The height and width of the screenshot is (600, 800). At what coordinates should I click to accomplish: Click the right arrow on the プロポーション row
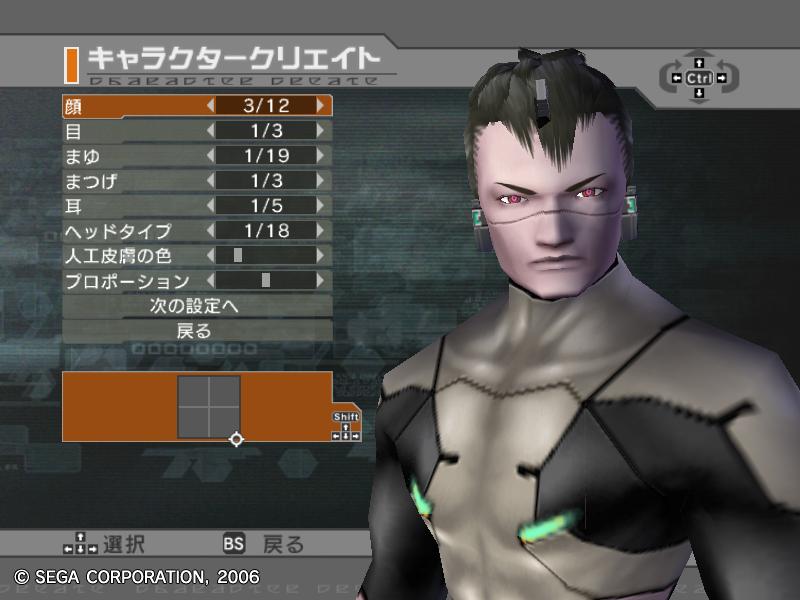320,281
